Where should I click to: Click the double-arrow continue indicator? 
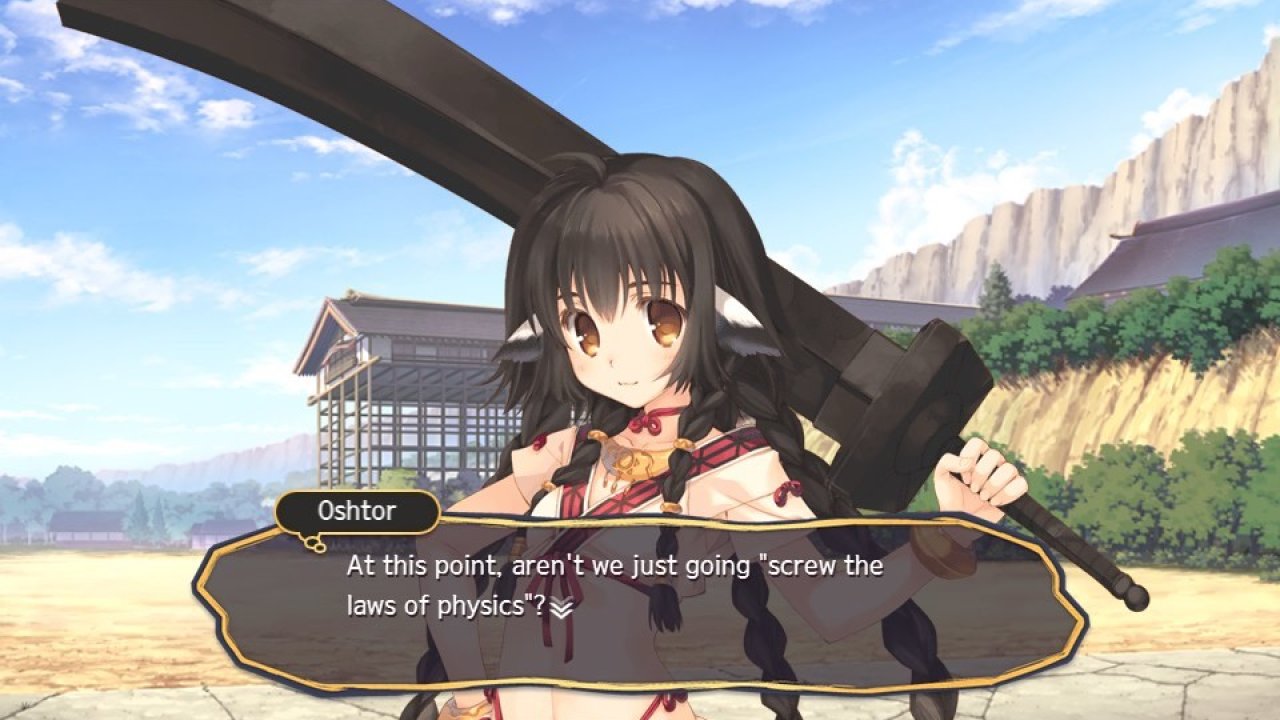[562, 608]
